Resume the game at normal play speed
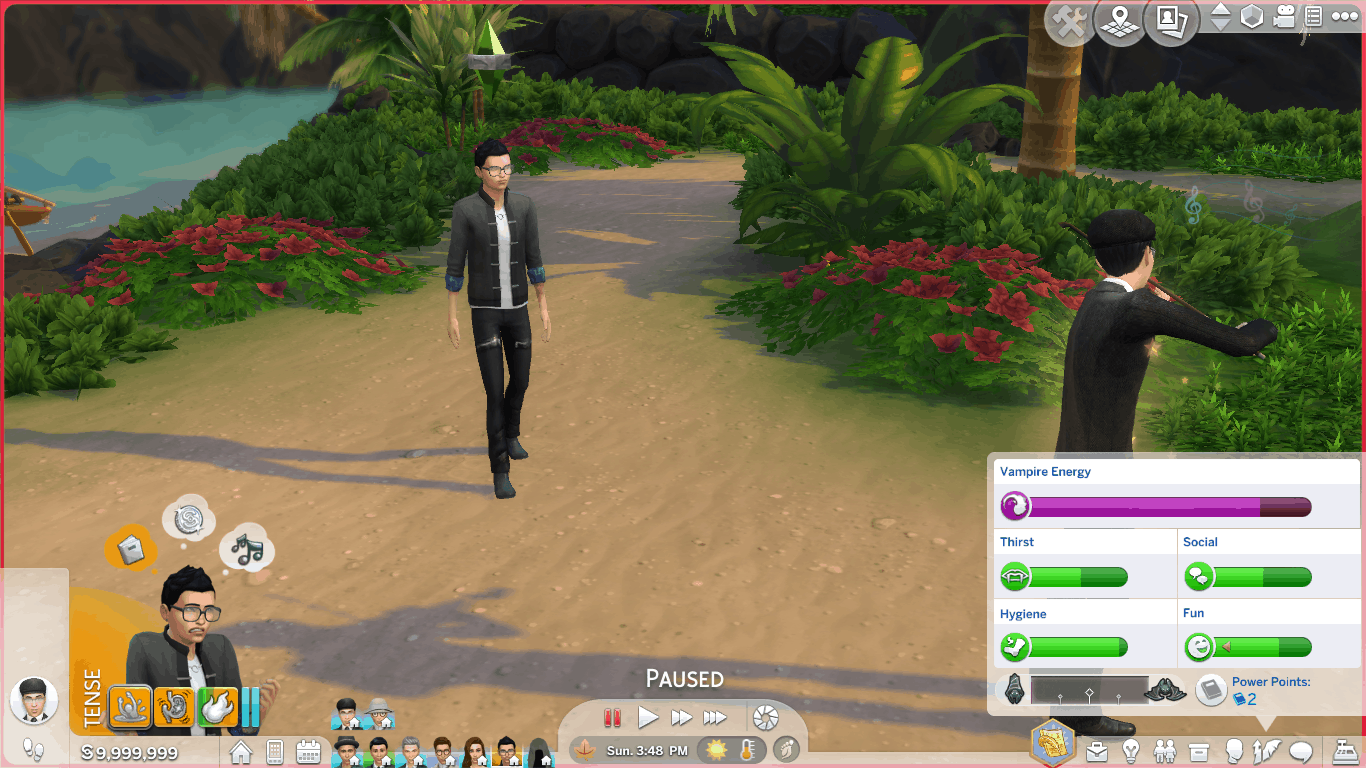This screenshot has width=1366, height=768. (x=648, y=717)
